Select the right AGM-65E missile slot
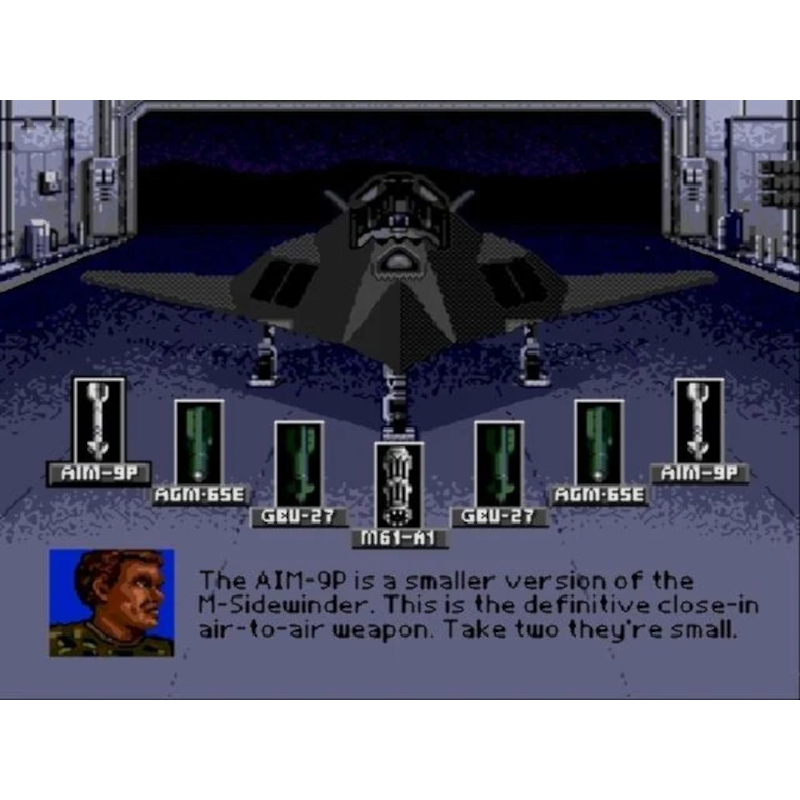 click(x=599, y=443)
